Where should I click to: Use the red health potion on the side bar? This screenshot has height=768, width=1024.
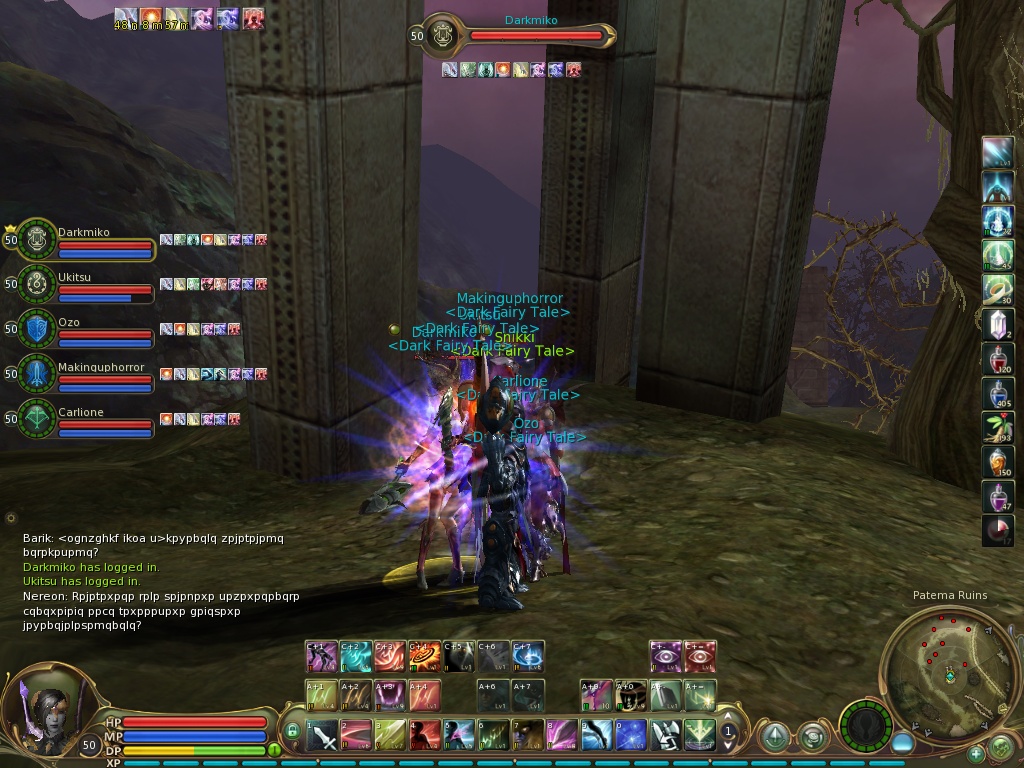tap(998, 357)
